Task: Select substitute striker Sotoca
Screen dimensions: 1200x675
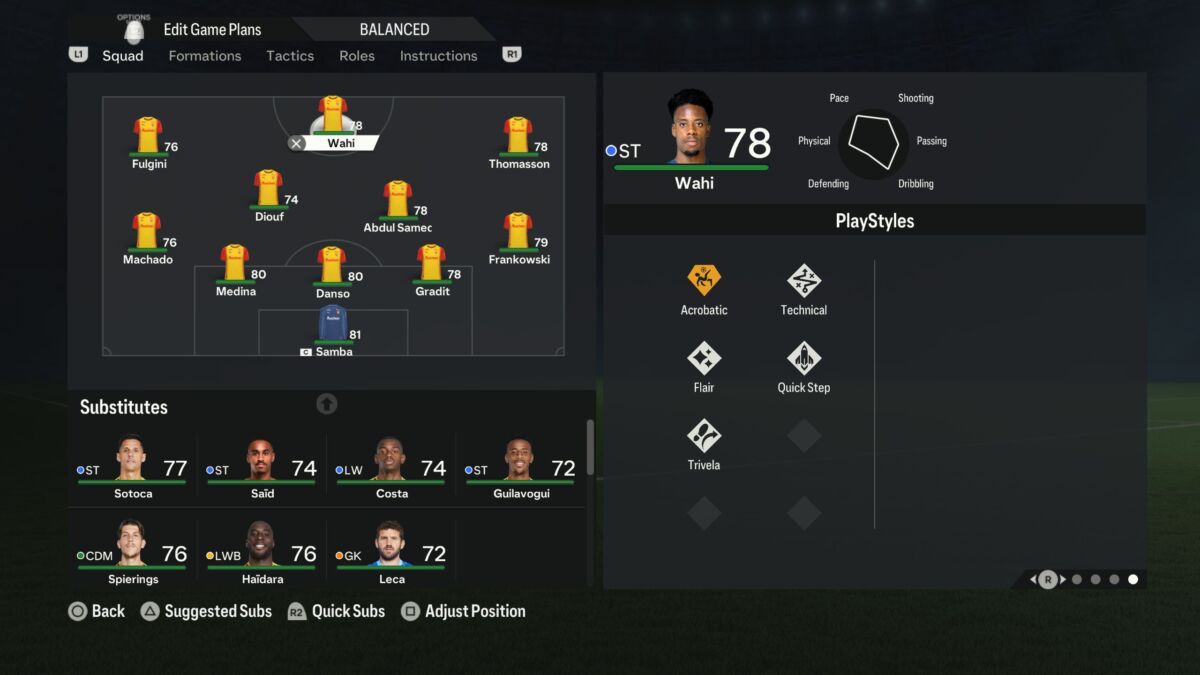Action: [x=132, y=466]
